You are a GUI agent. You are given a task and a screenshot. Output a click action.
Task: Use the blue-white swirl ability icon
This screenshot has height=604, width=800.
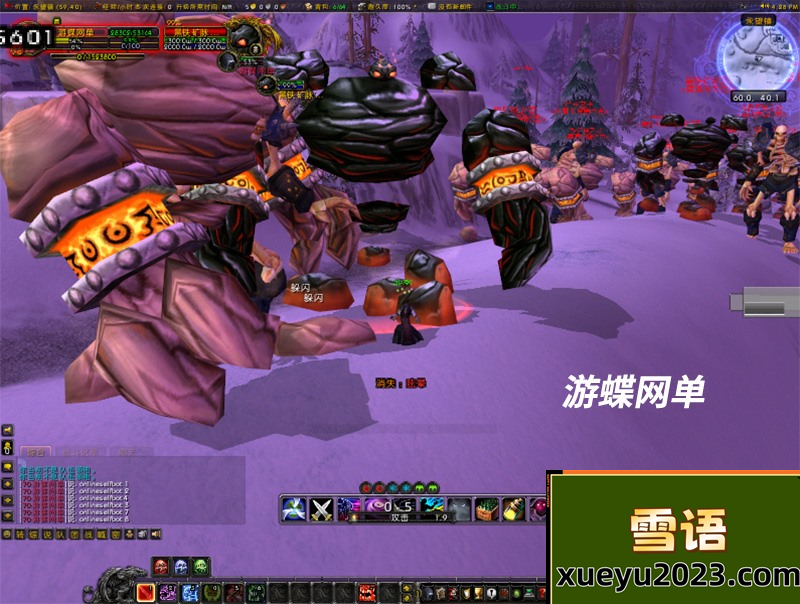[x=293, y=509]
